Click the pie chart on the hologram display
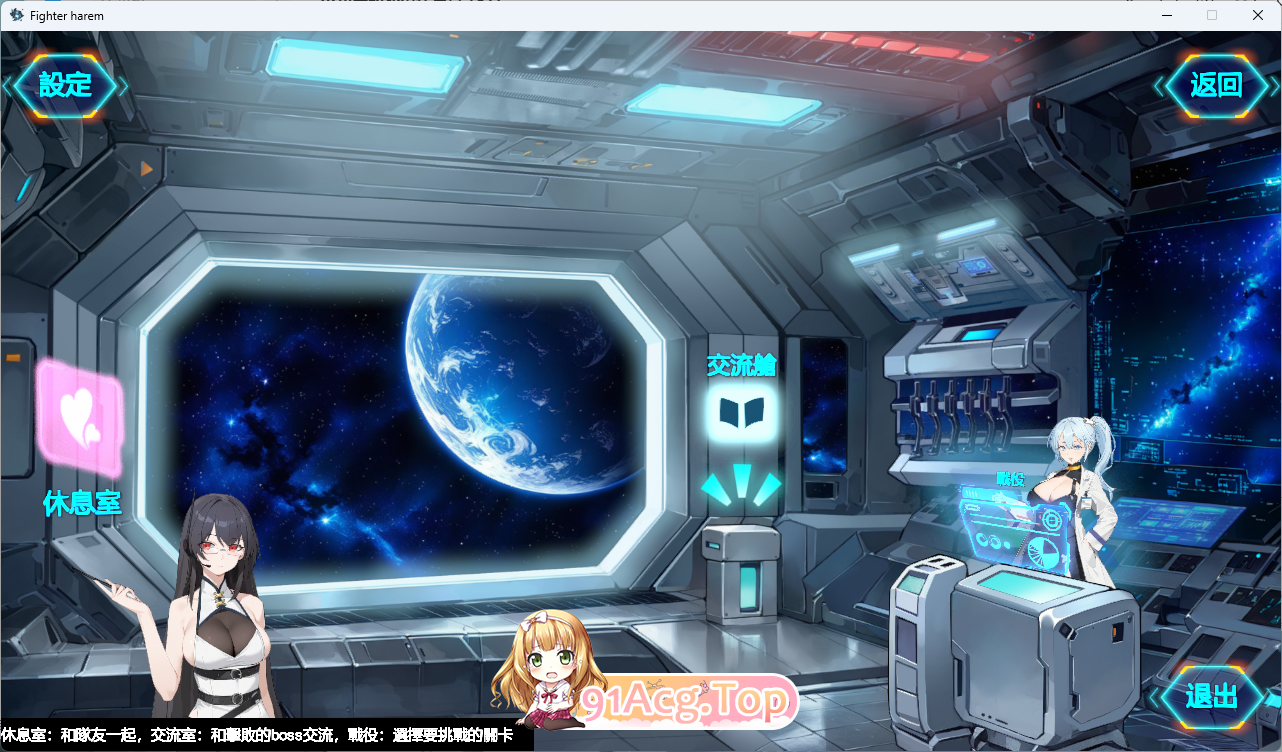1282x752 pixels. pos(1042,551)
